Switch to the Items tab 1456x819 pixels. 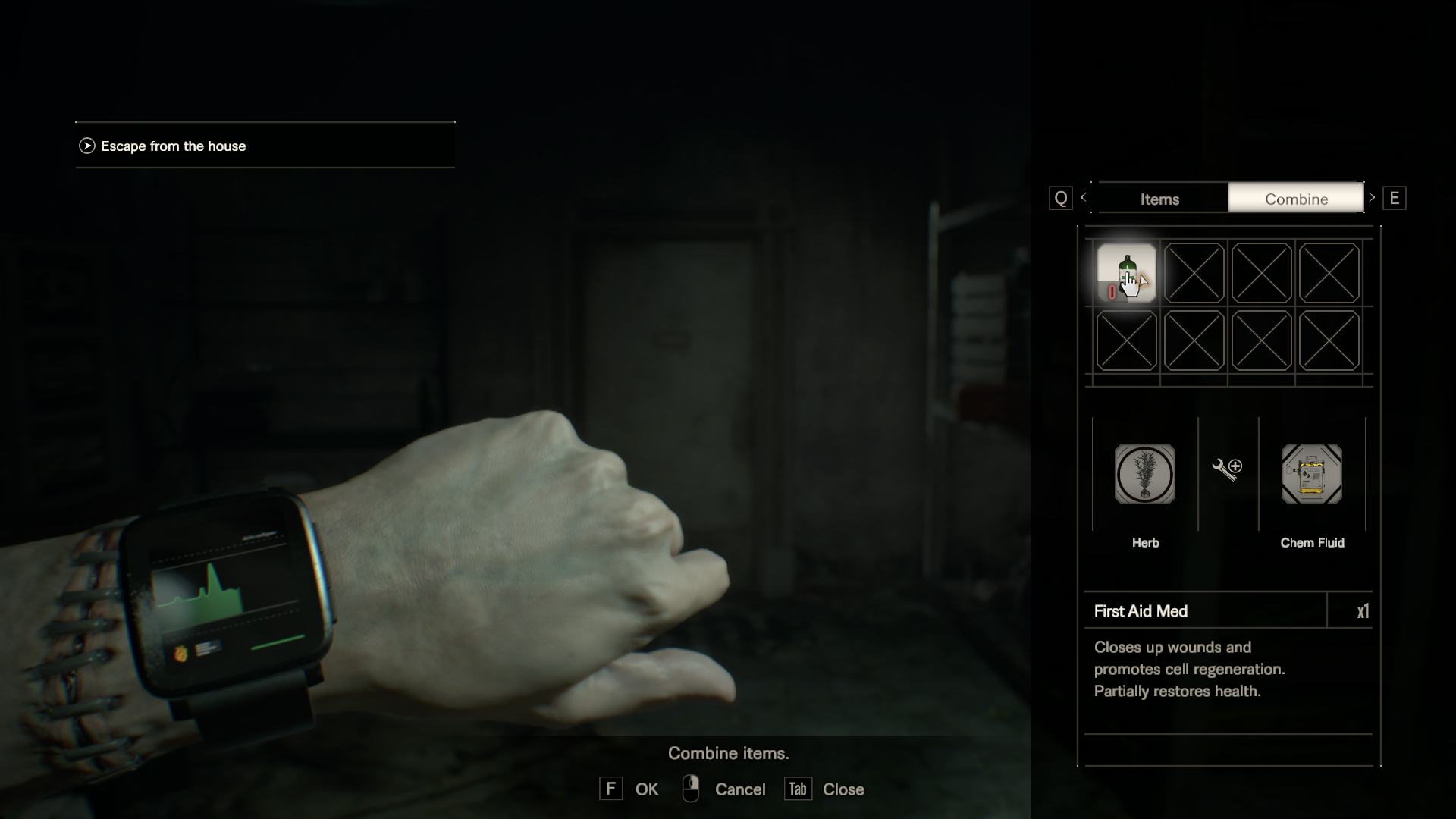pos(1160,198)
